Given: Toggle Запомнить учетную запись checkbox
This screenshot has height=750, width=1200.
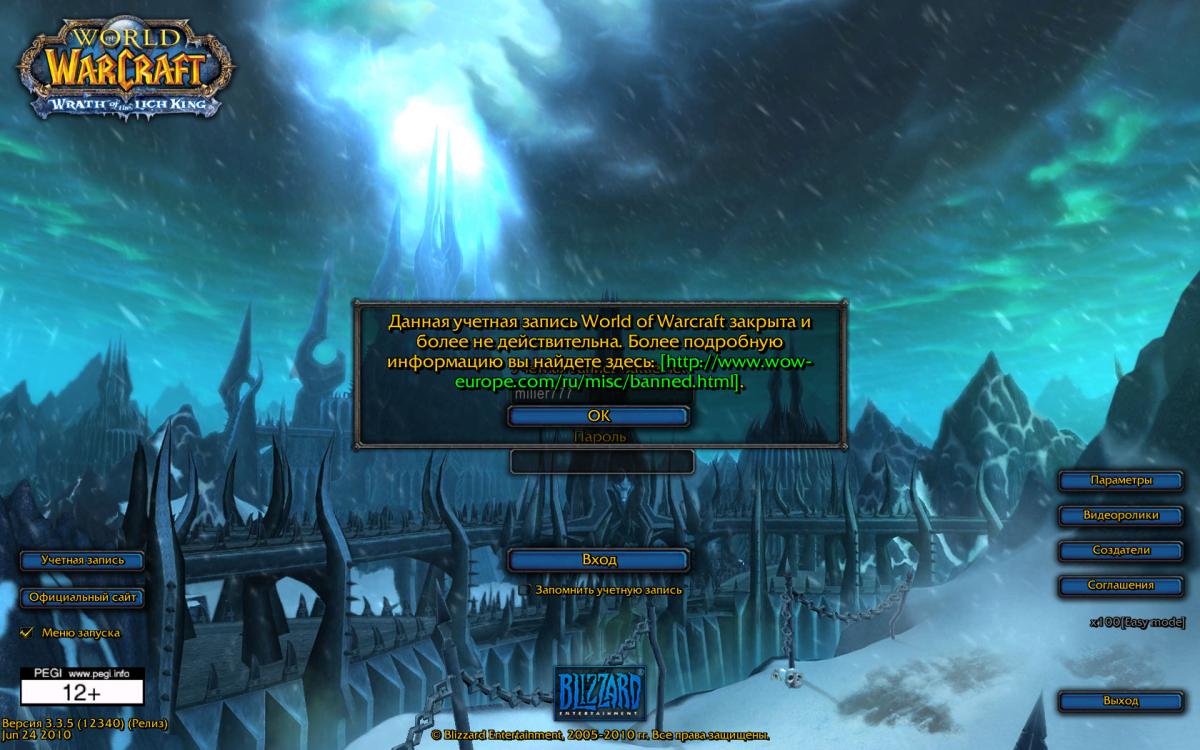Looking at the screenshot, I should tap(524, 590).
